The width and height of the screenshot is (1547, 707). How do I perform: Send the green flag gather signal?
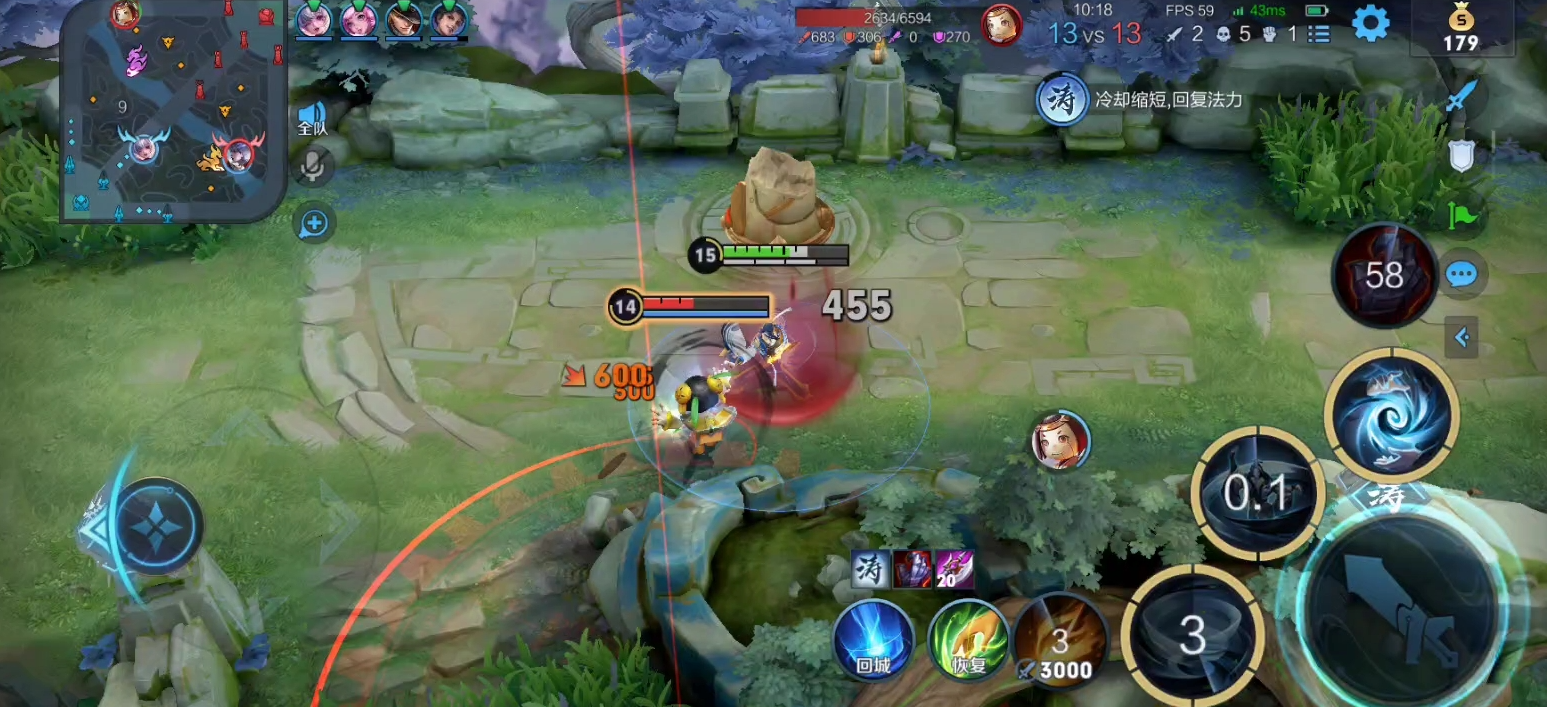click(1461, 213)
